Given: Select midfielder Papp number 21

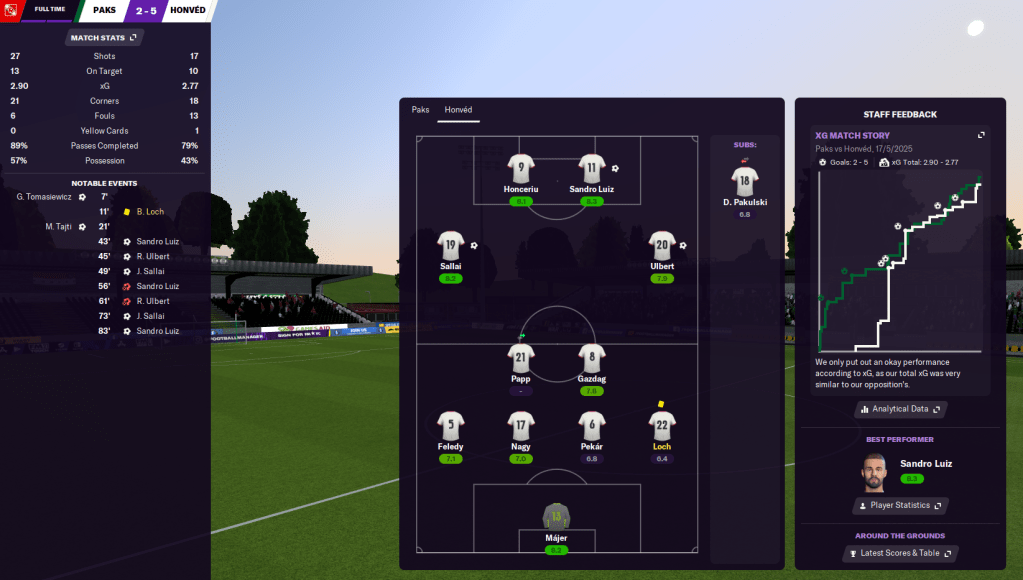Looking at the screenshot, I should 520,358.
